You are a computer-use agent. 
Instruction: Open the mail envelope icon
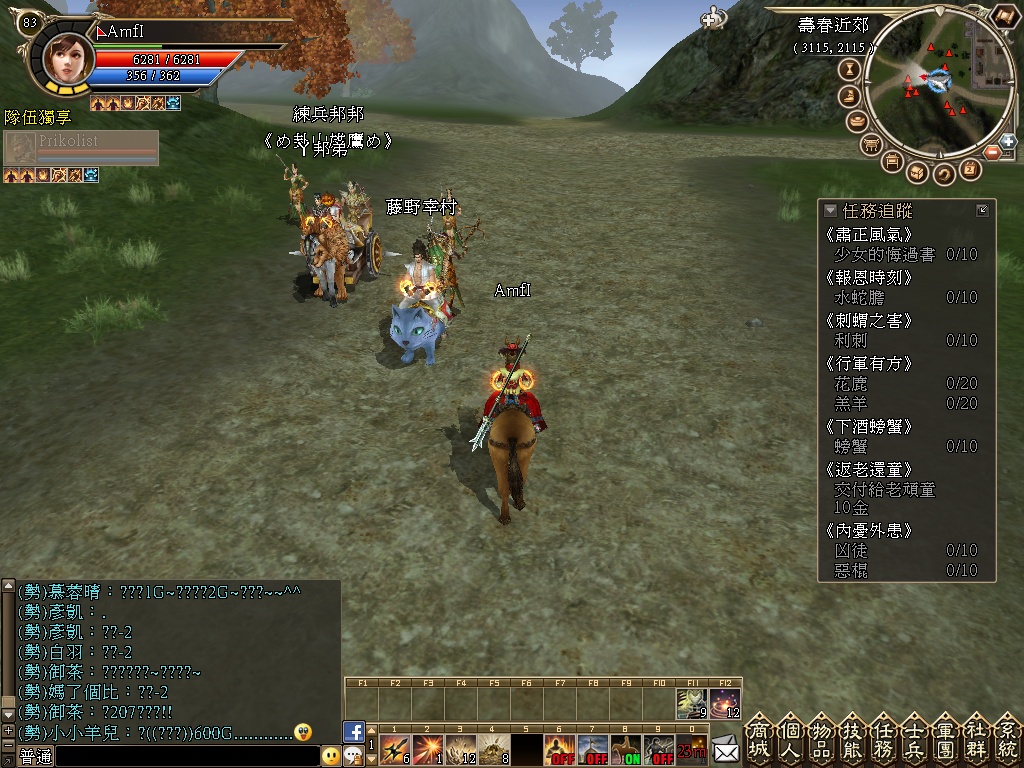(725, 747)
